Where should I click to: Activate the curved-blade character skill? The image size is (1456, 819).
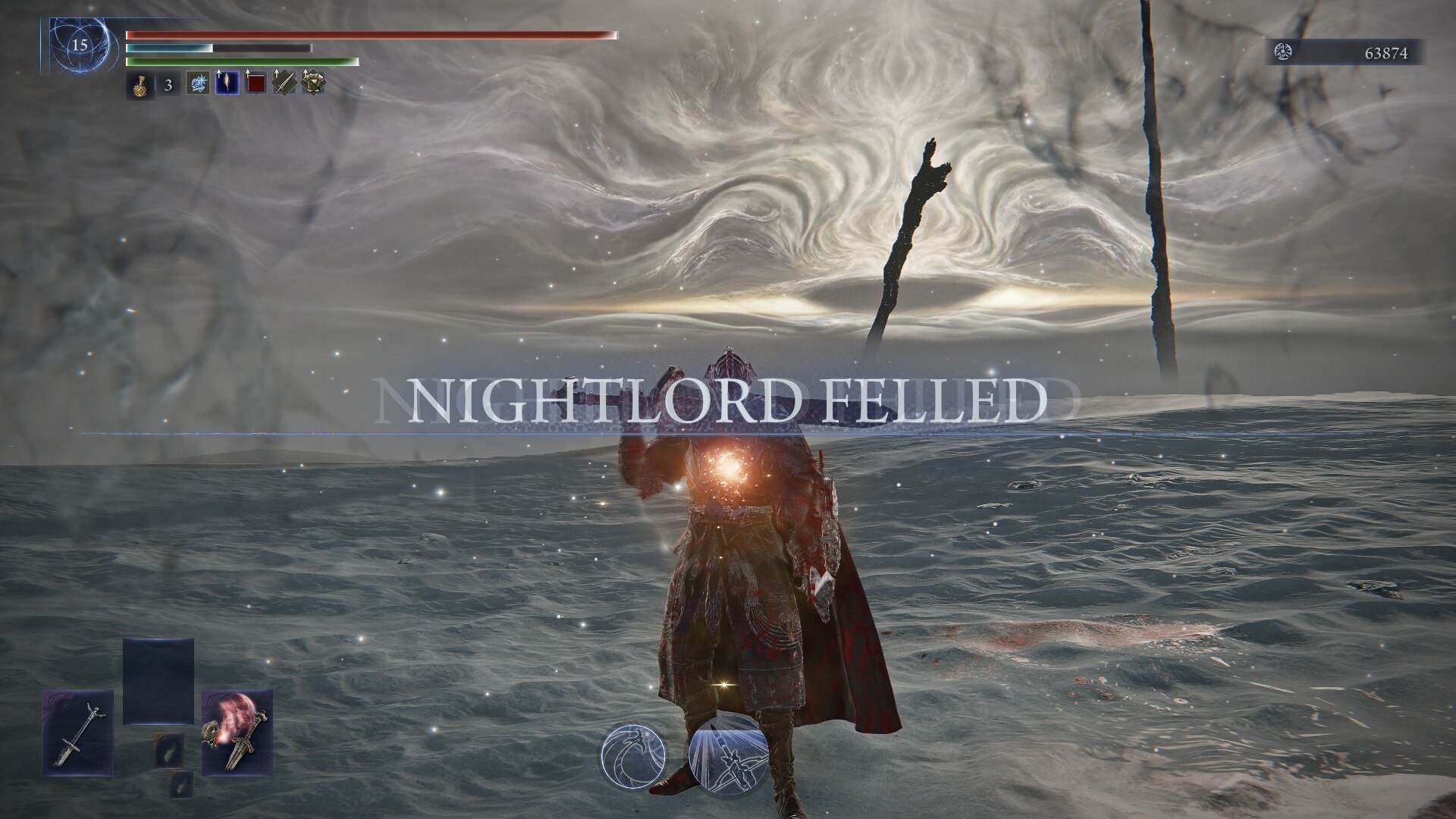click(633, 755)
